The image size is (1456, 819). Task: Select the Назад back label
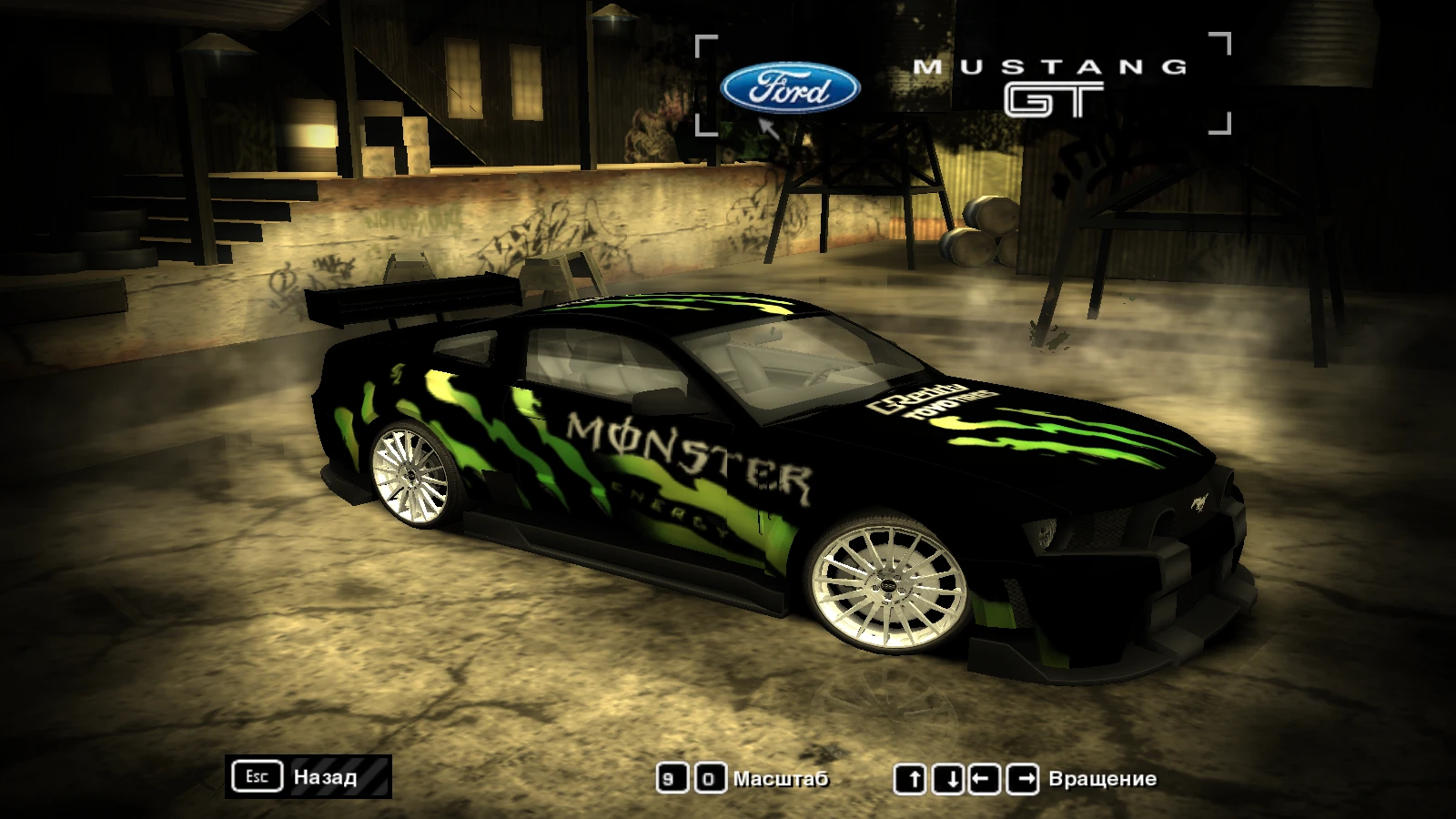325,777
